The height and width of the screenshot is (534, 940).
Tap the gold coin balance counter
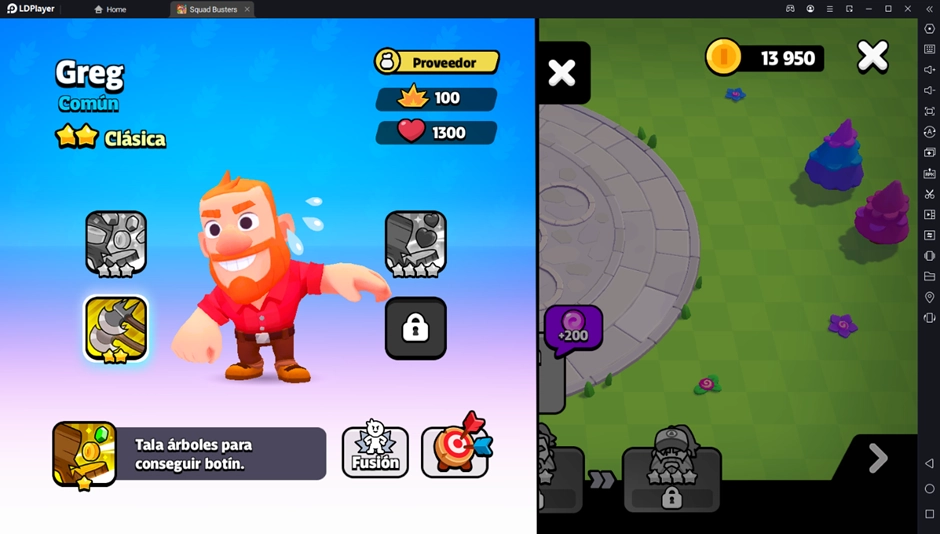pos(764,58)
